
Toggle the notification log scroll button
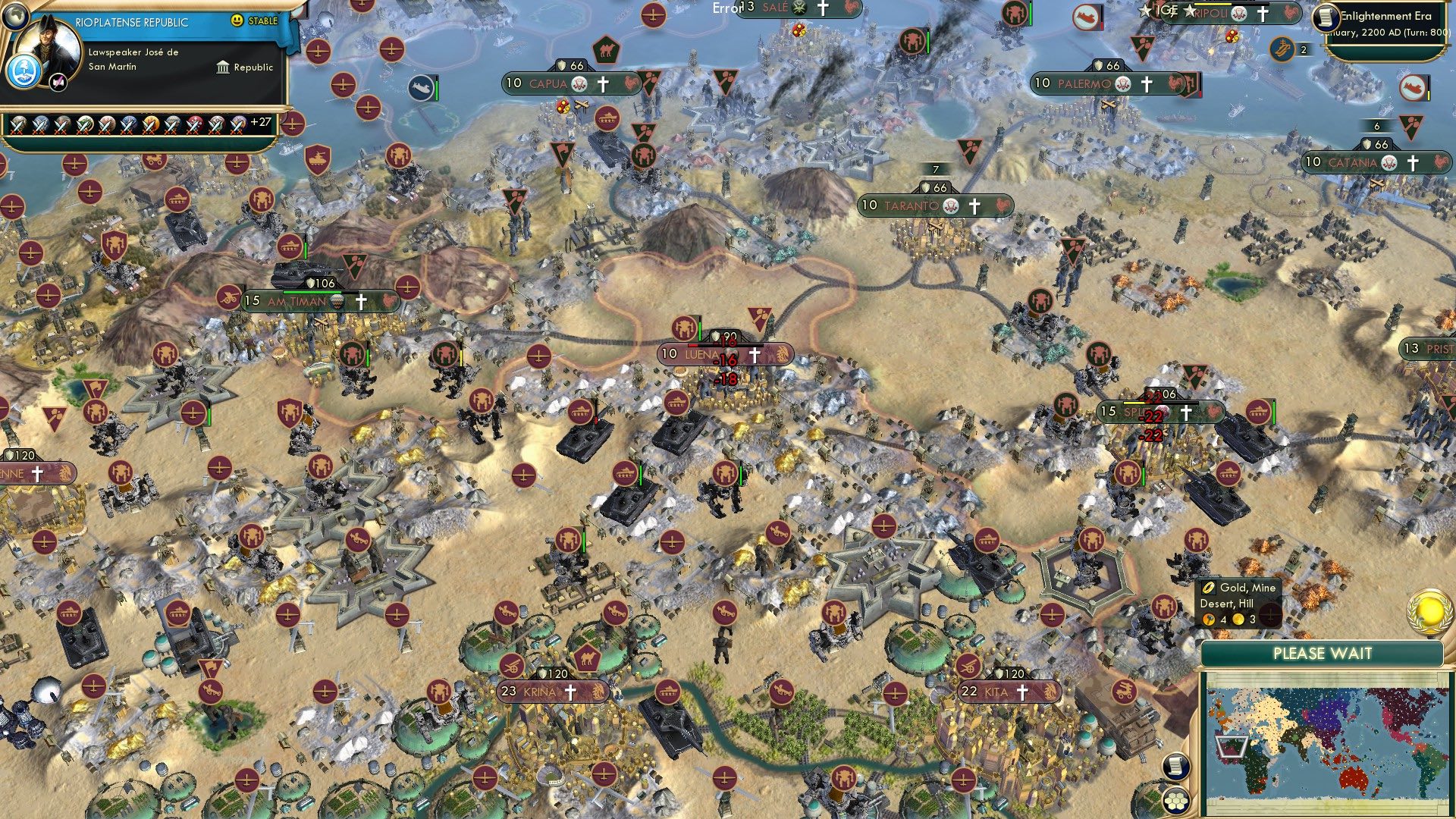tap(1175, 766)
